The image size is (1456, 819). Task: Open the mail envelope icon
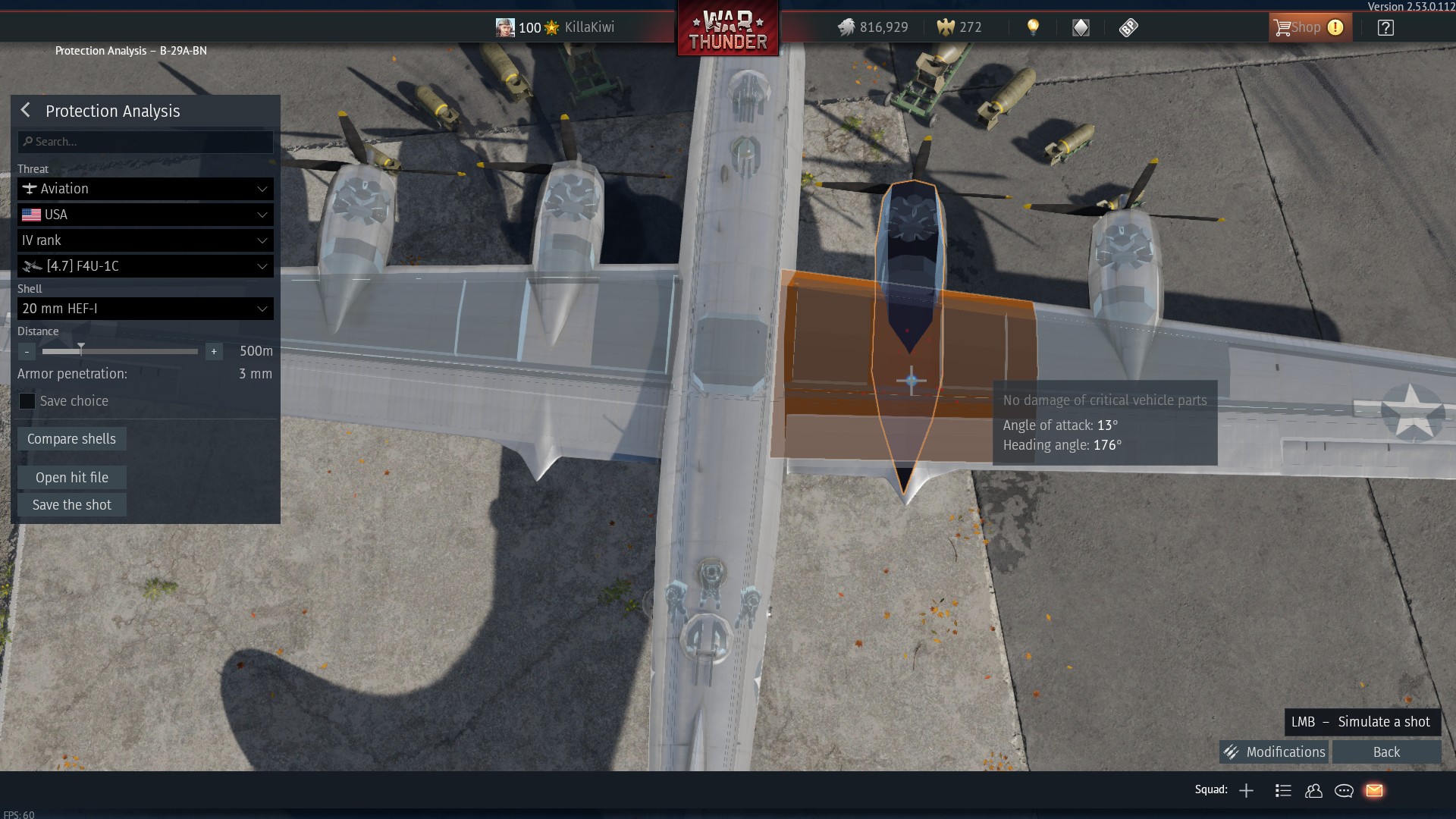pyautogui.click(x=1374, y=791)
